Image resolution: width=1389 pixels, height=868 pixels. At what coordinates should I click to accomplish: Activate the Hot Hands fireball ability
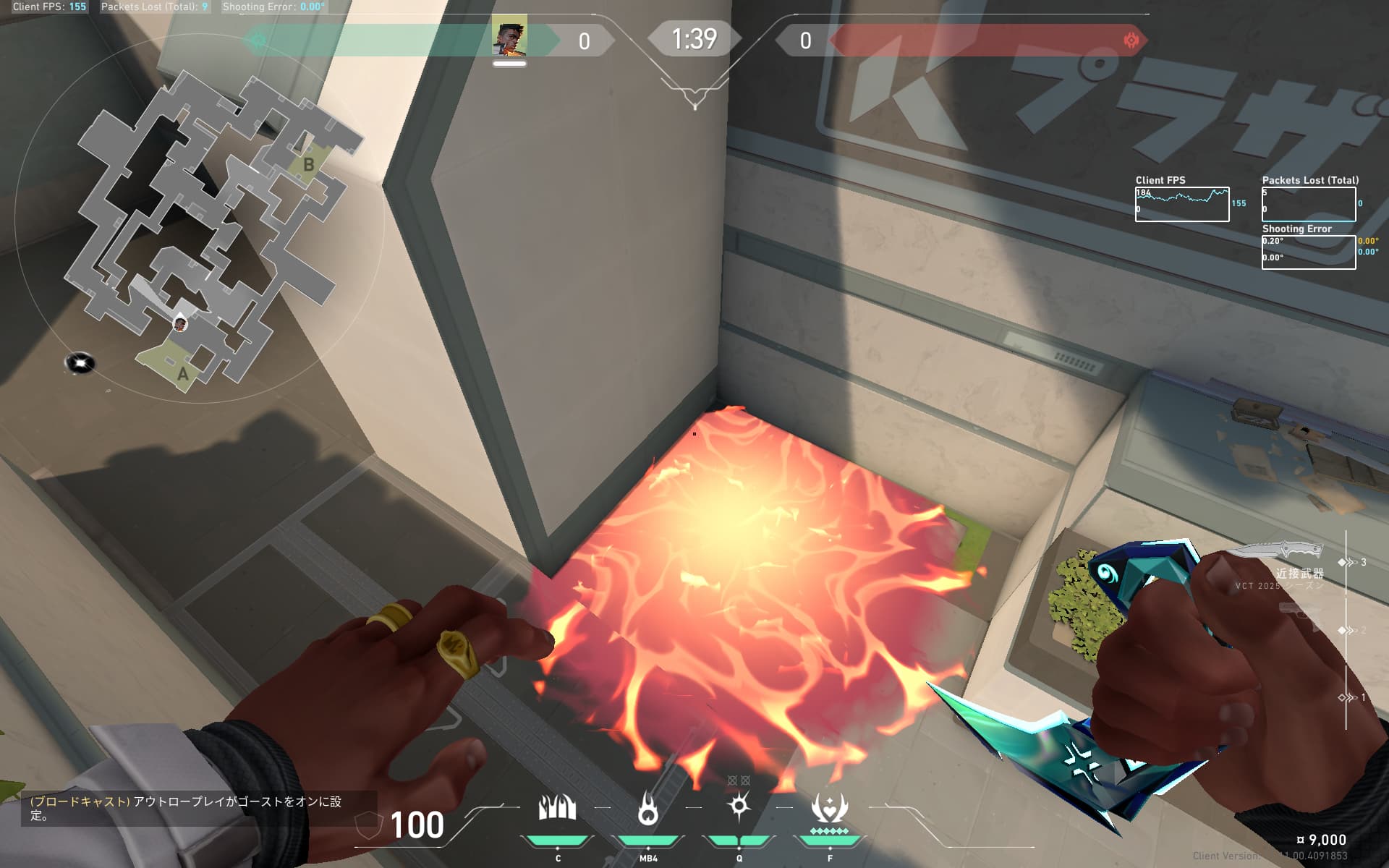pyautogui.click(x=648, y=808)
